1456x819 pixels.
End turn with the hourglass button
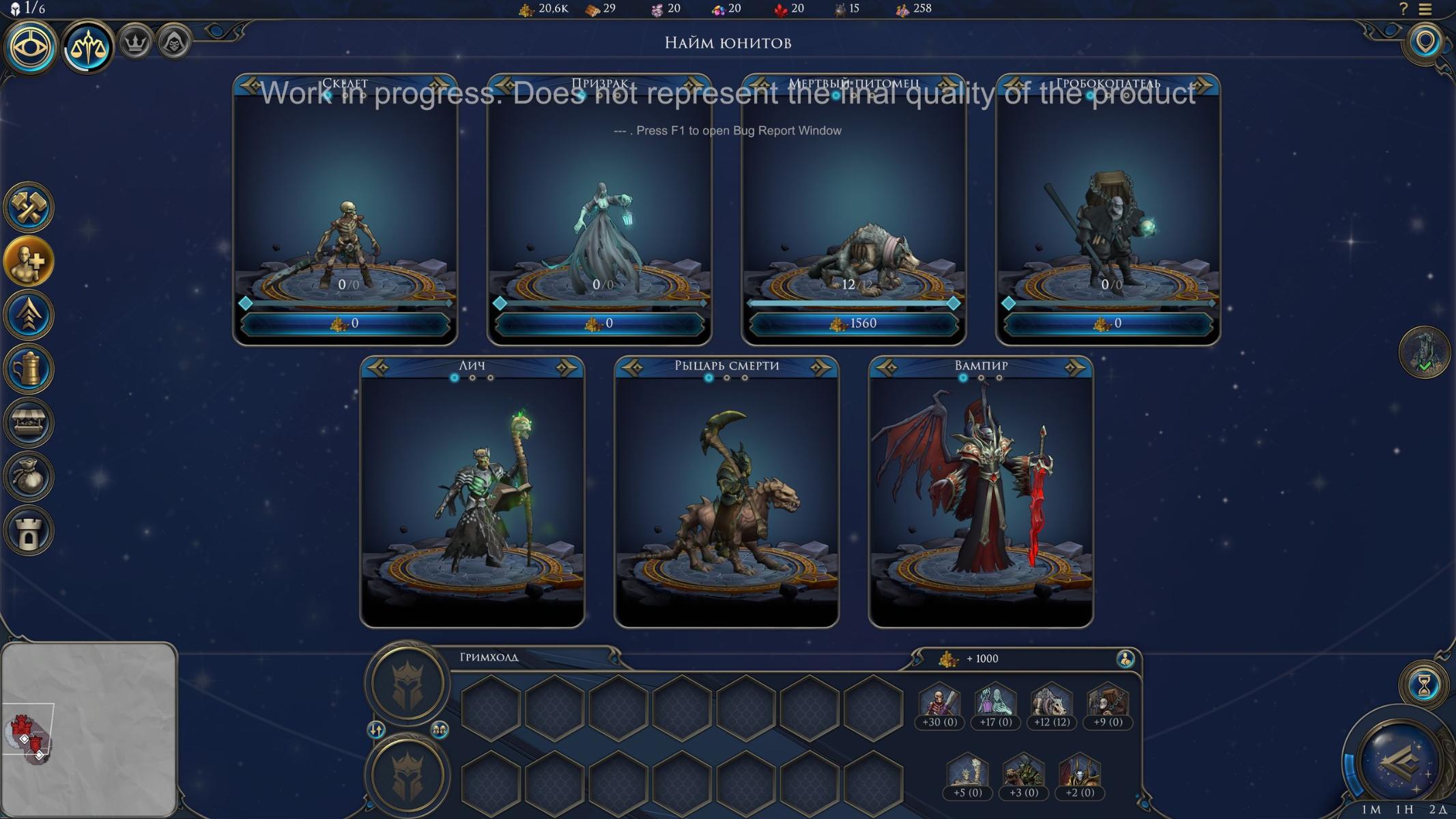1424,685
